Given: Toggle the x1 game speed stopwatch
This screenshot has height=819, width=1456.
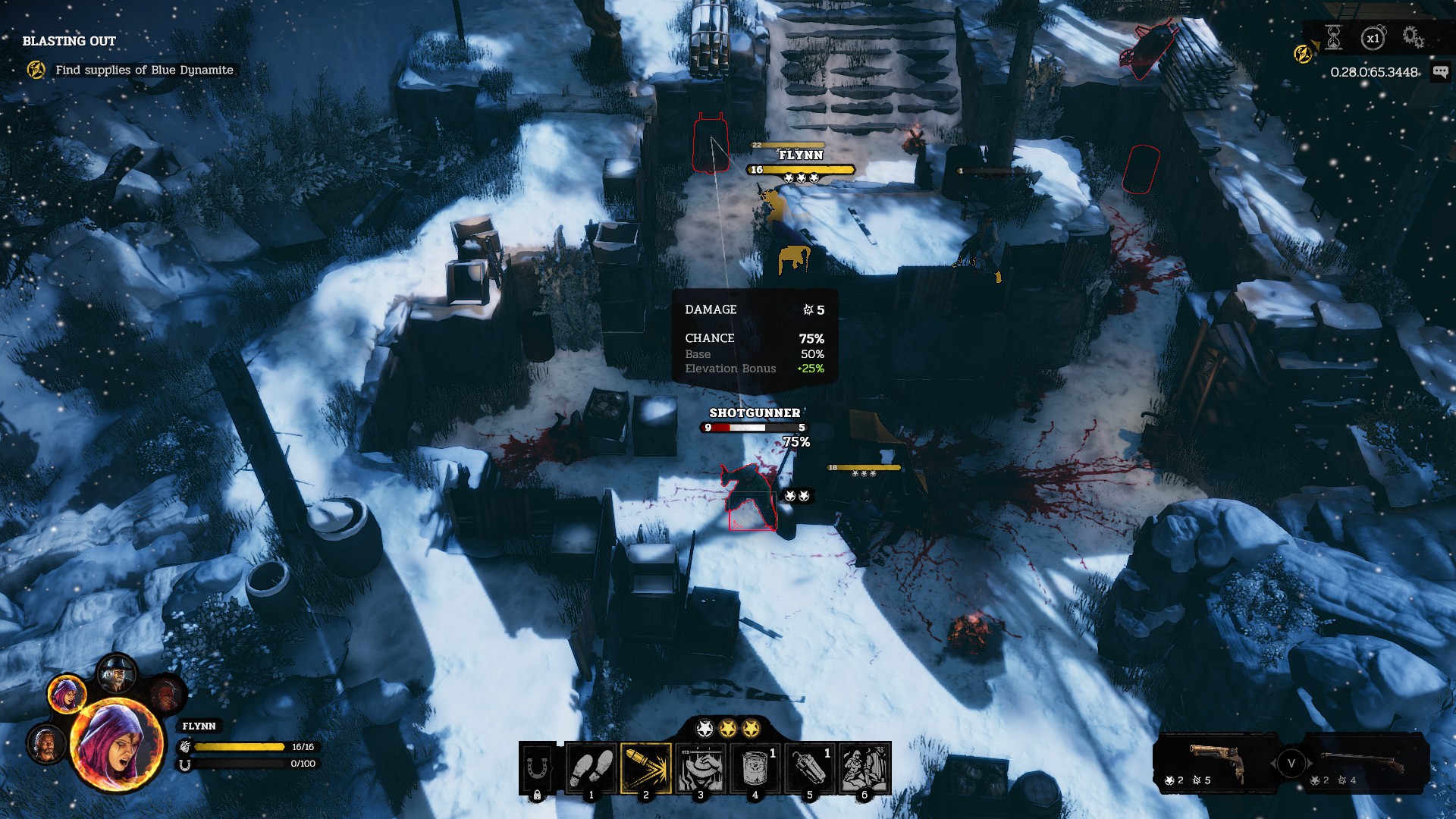Looking at the screenshot, I should click(1373, 38).
